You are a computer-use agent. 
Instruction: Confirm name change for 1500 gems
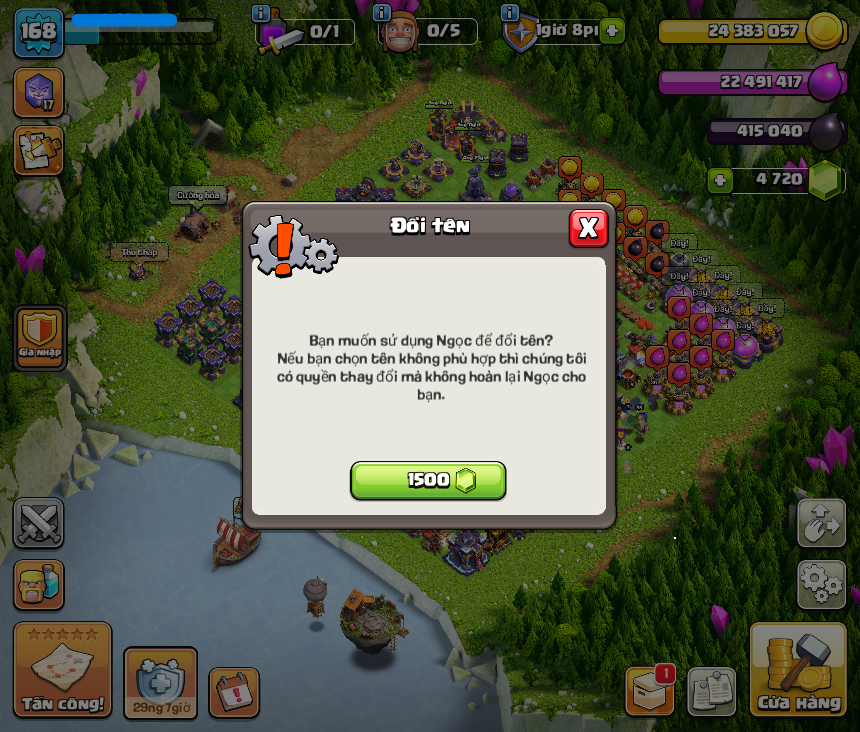(428, 480)
